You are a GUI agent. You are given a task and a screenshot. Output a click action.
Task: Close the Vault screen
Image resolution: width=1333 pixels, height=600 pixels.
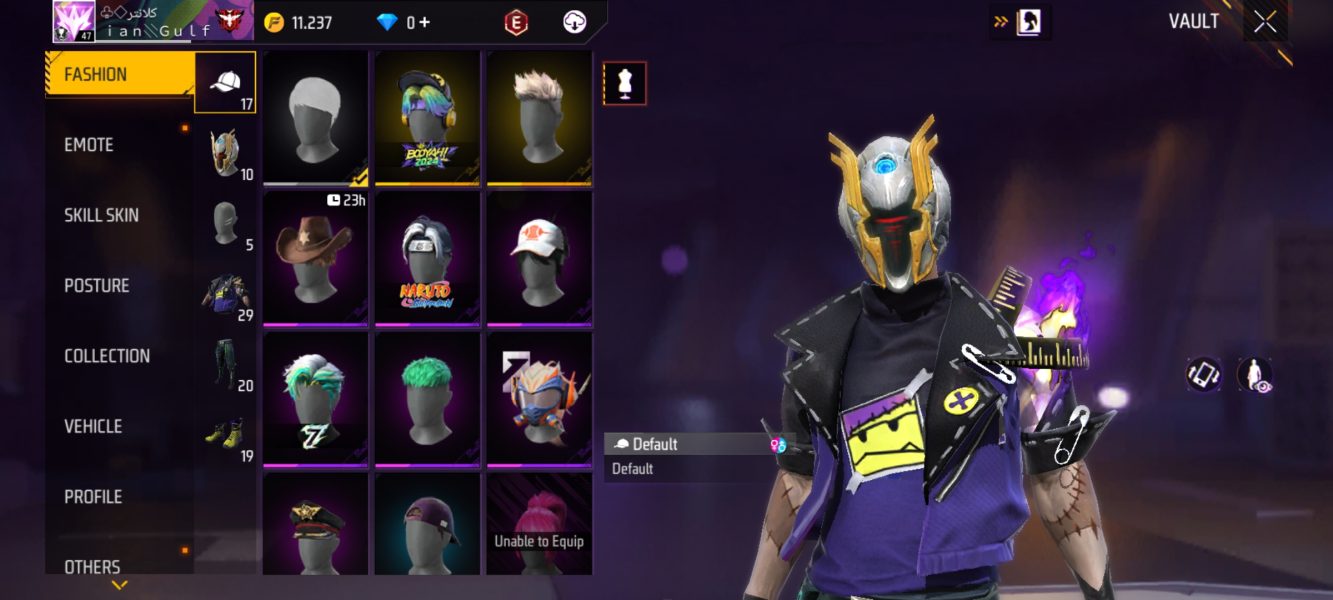point(1265,22)
